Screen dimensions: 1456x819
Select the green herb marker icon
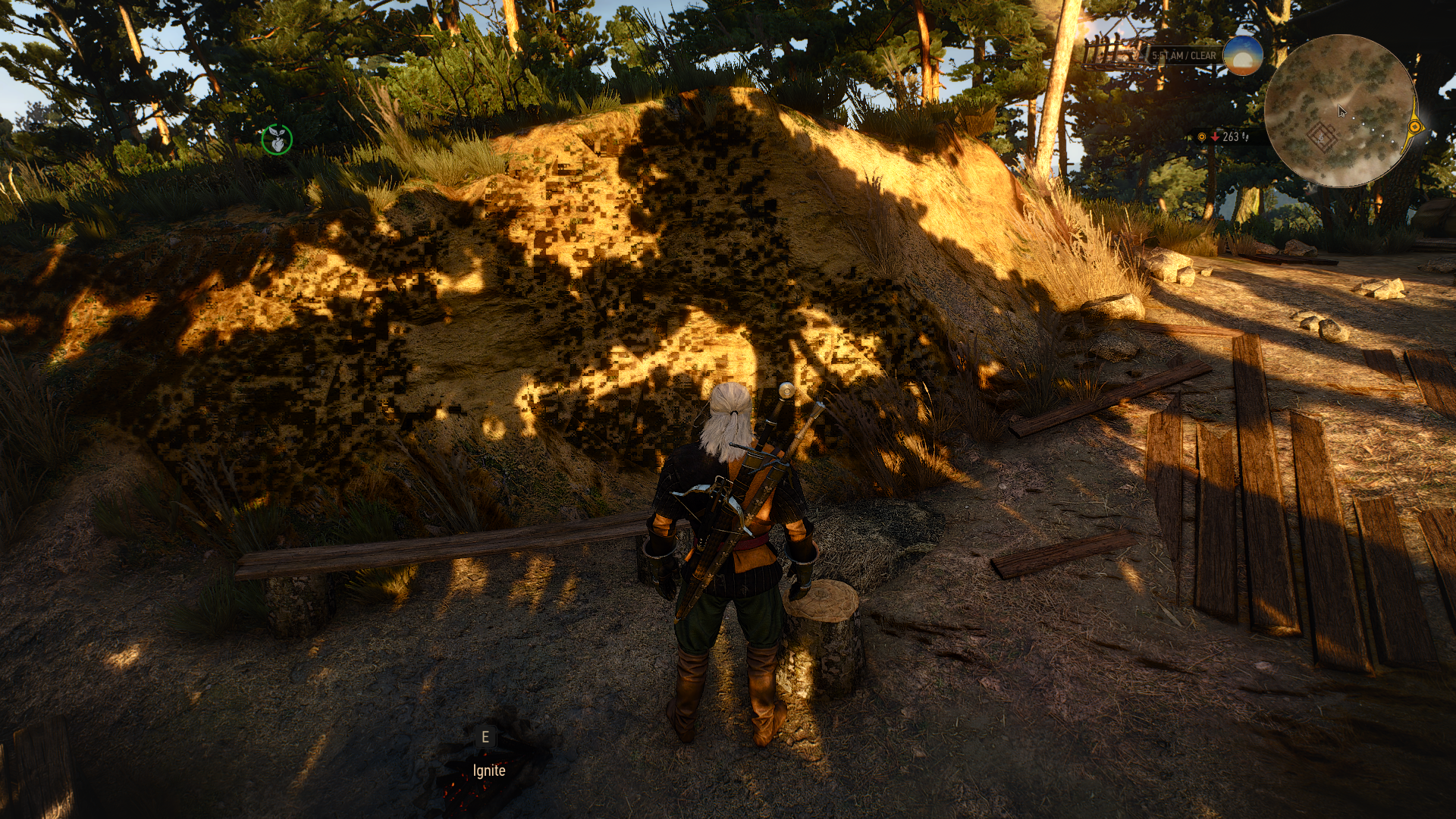click(277, 140)
